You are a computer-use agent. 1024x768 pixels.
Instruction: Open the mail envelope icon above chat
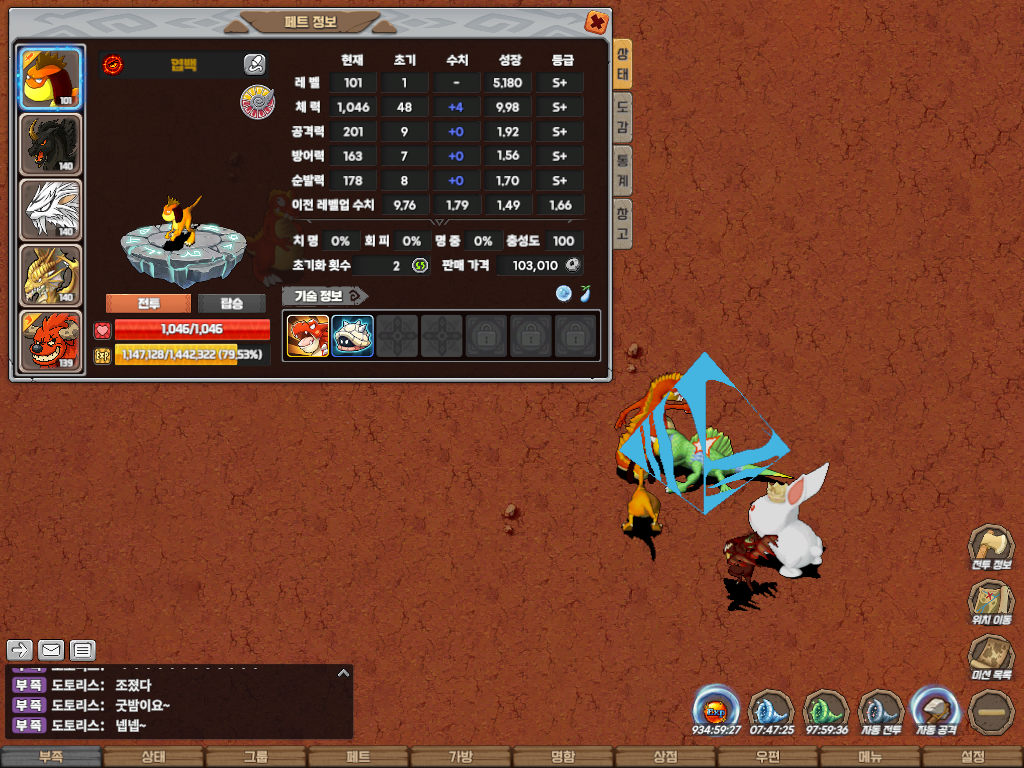51,651
